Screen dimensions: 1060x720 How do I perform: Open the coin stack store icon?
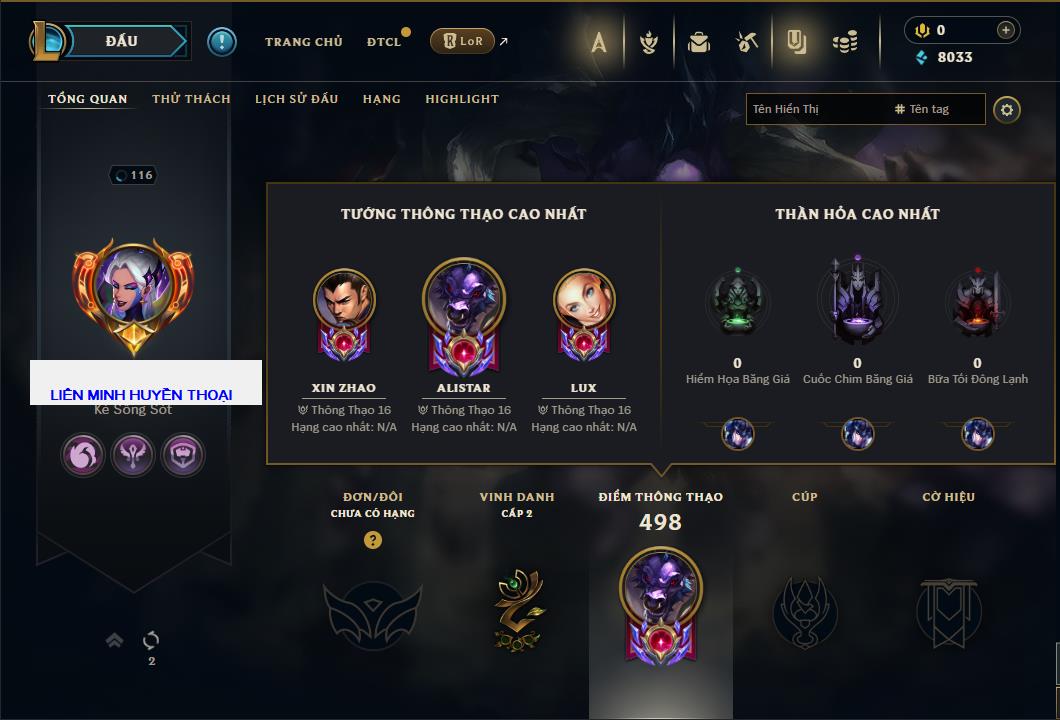845,42
